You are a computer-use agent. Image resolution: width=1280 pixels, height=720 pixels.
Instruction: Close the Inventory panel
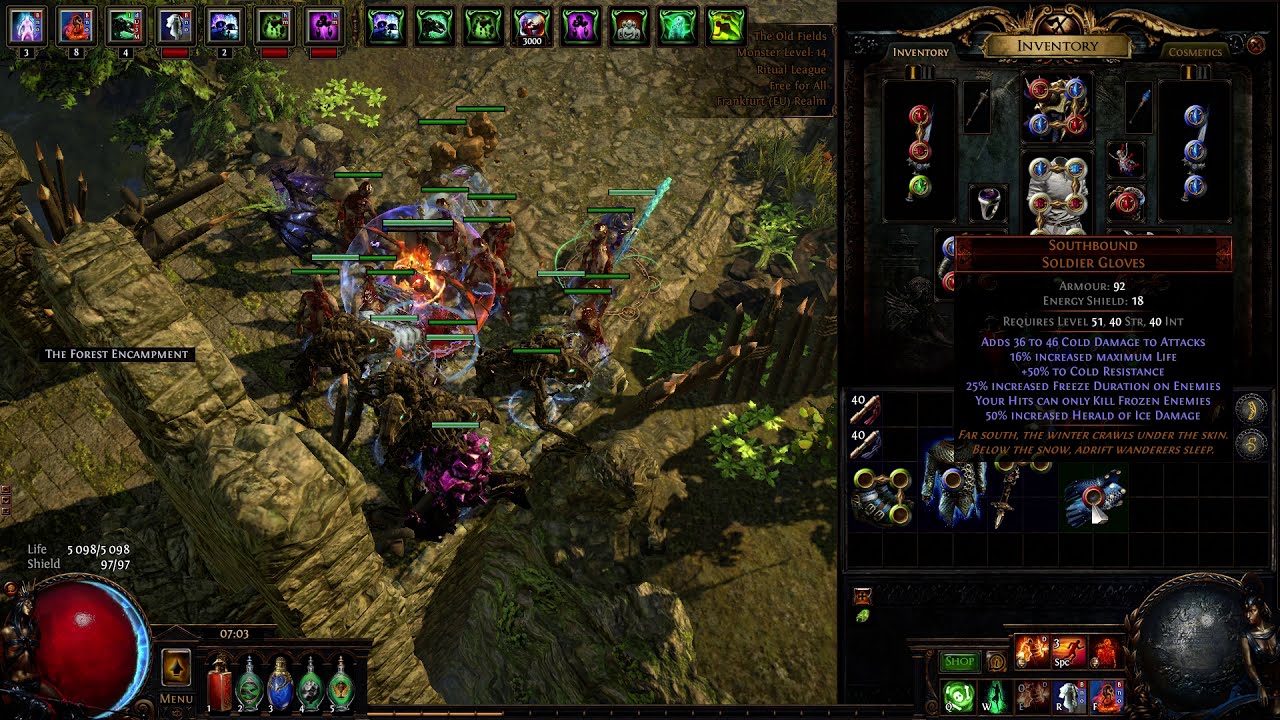[x=1256, y=44]
